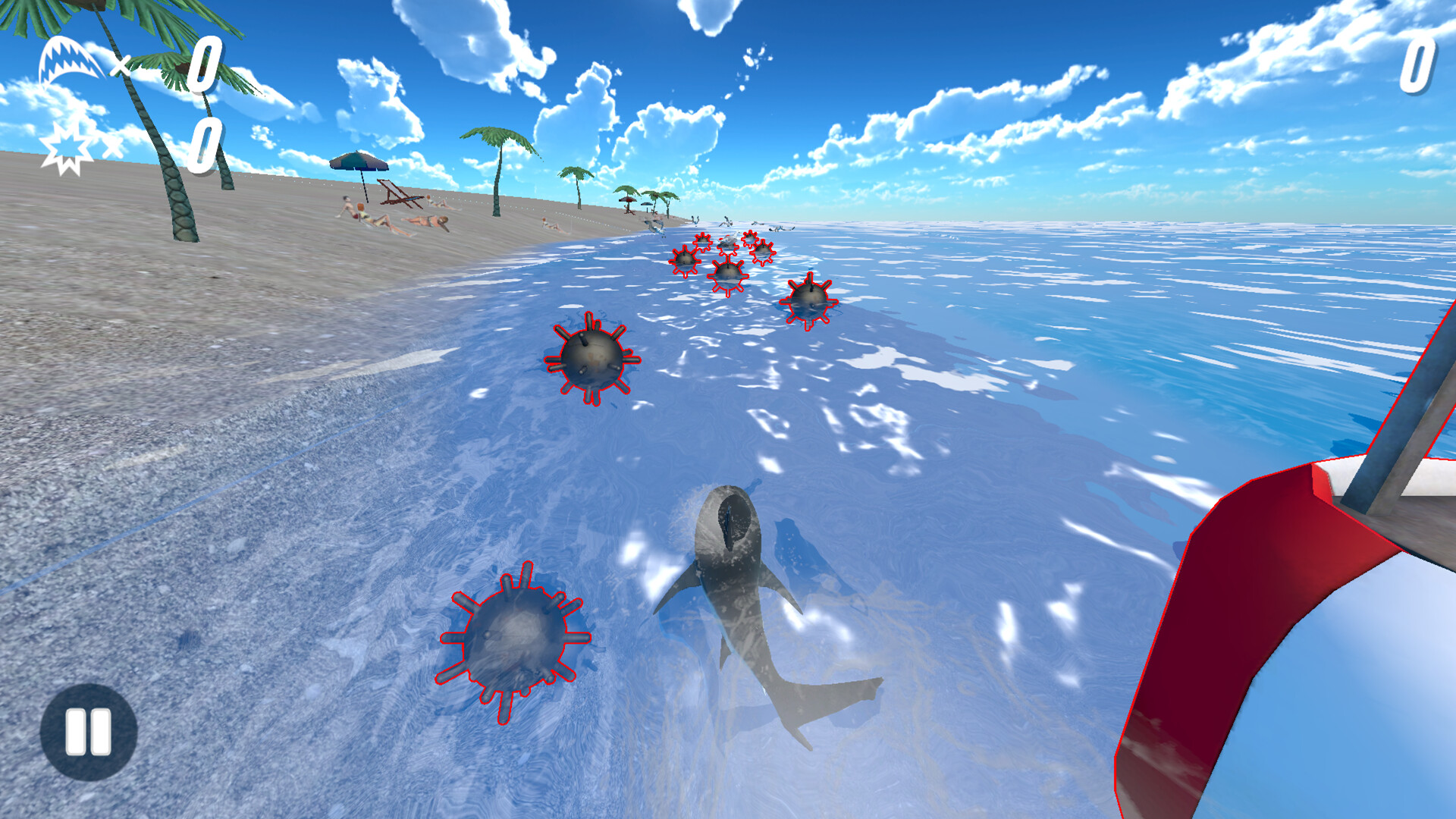The width and height of the screenshot is (1456, 819).
Task: Click the tooth count number zero
Action: [x=206, y=64]
